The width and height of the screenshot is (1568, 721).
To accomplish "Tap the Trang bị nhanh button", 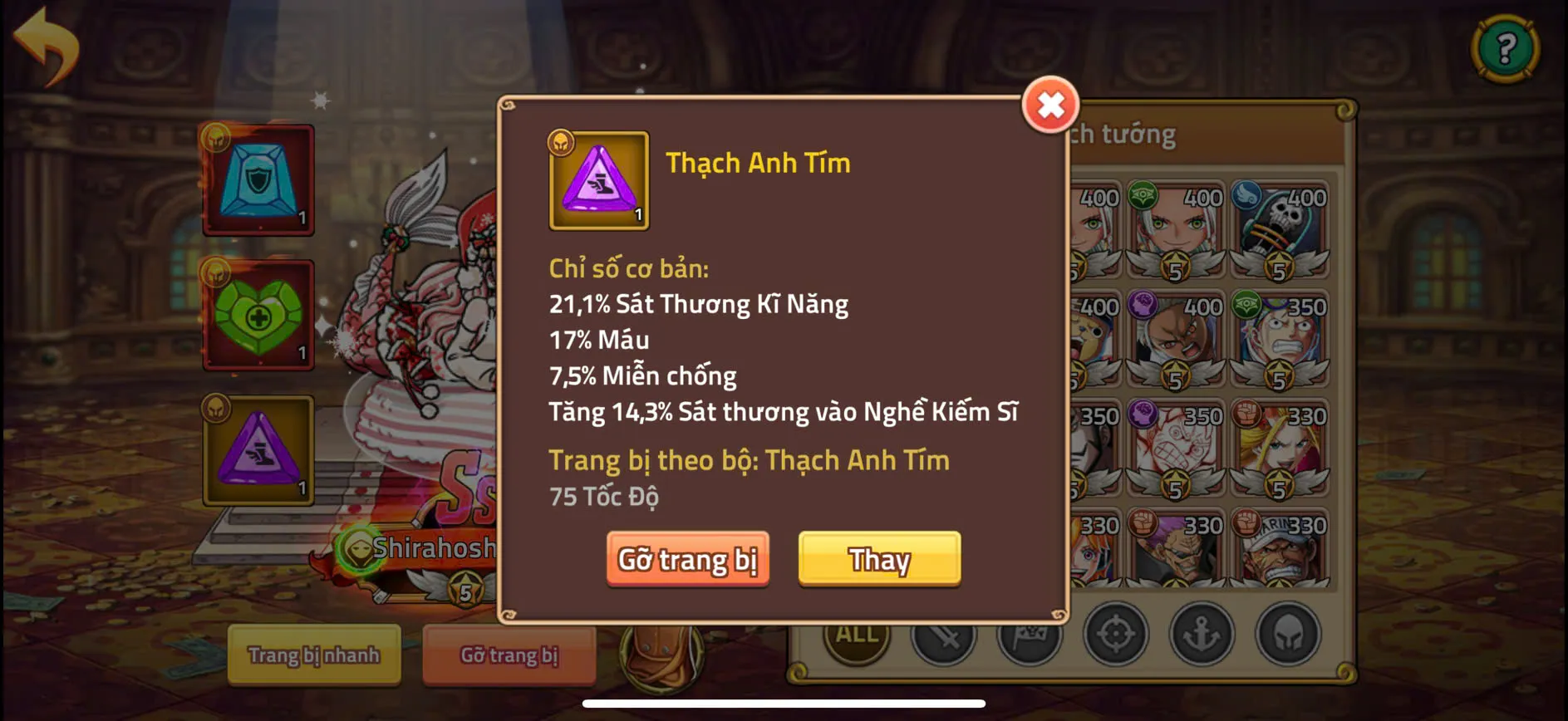I will tap(314, 655).
